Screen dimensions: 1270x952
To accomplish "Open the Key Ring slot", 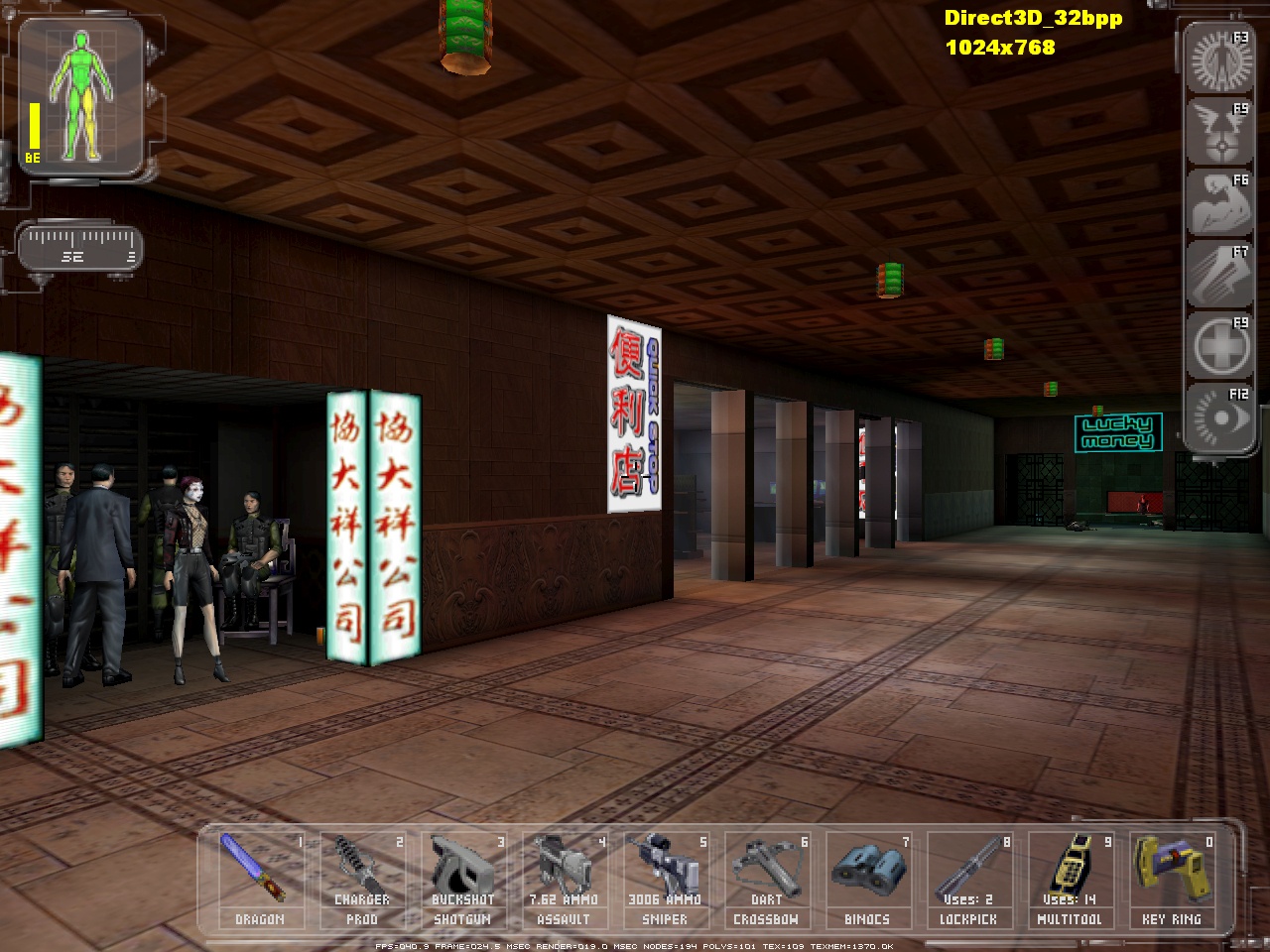I will [x=1172, y=879].
